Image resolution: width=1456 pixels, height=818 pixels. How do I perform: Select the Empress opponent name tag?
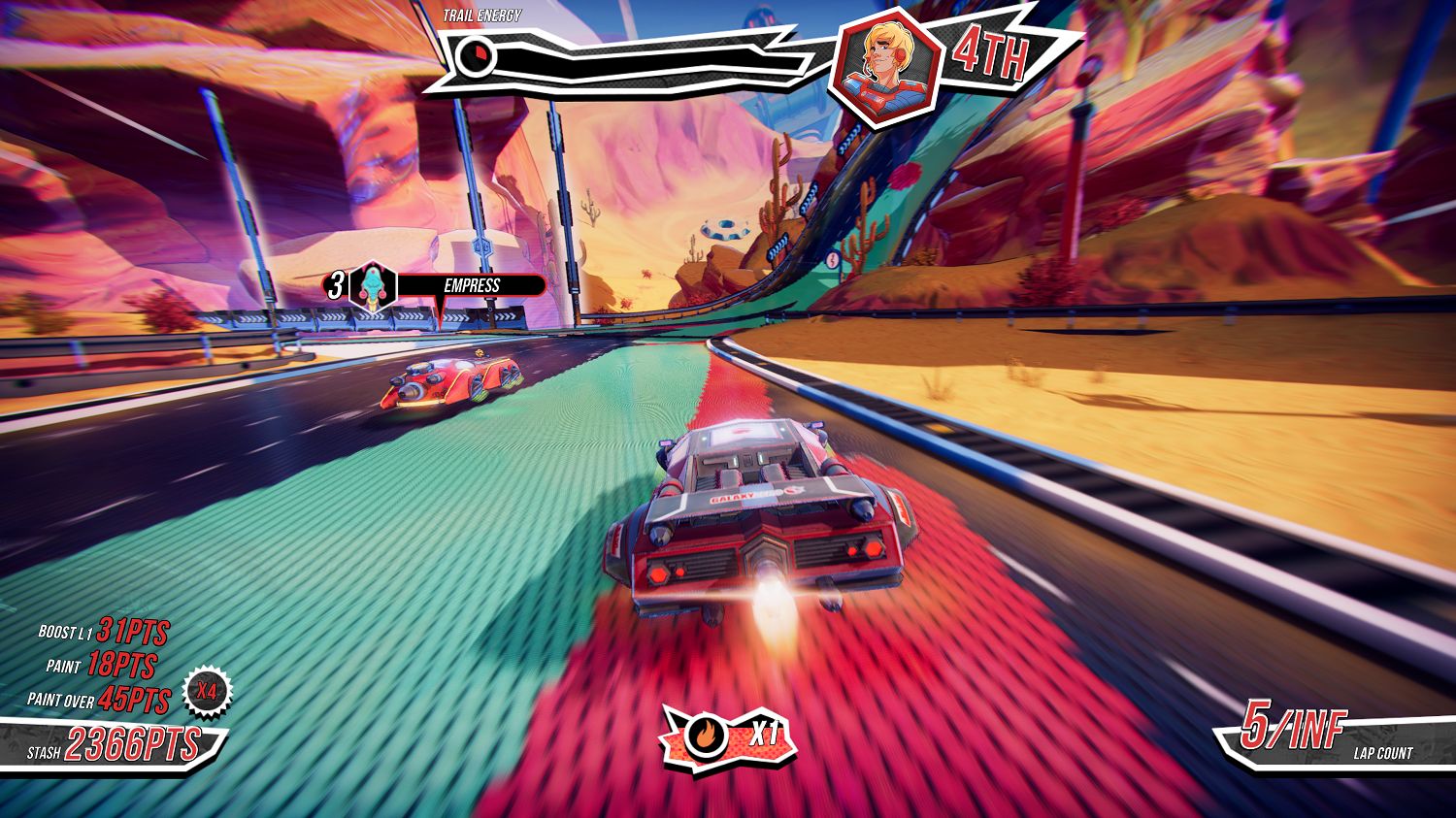pyautogui.click(x=472, y=285)
